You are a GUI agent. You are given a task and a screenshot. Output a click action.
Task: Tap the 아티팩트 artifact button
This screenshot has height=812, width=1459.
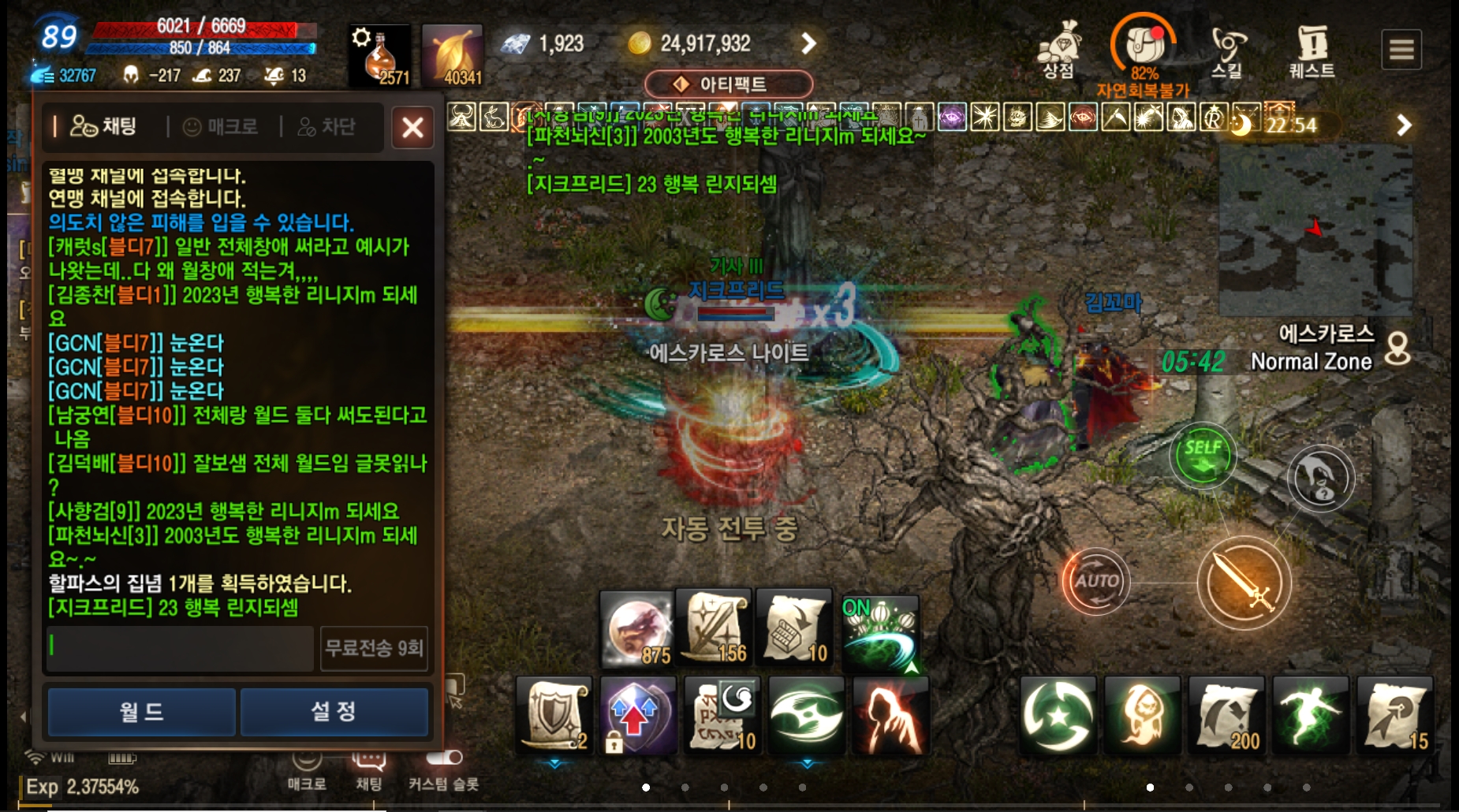coord(728,84)
